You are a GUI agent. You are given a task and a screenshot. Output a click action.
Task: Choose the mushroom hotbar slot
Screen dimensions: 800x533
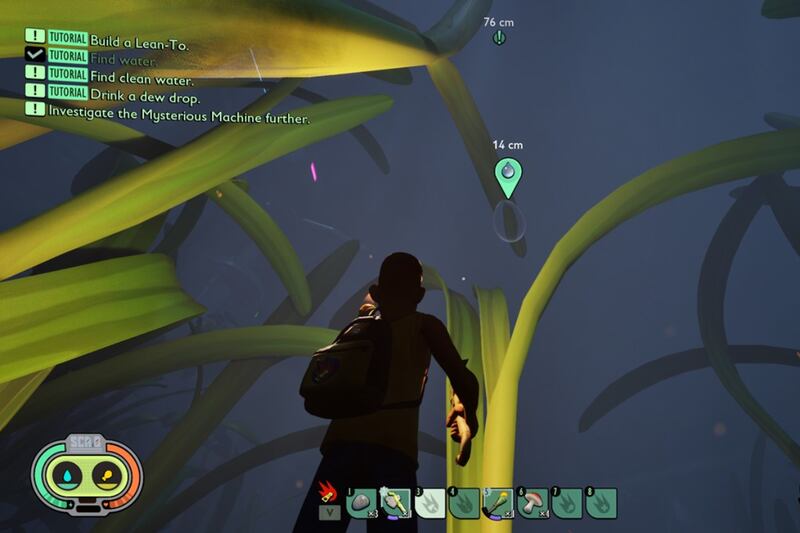[x=534, y=503]
